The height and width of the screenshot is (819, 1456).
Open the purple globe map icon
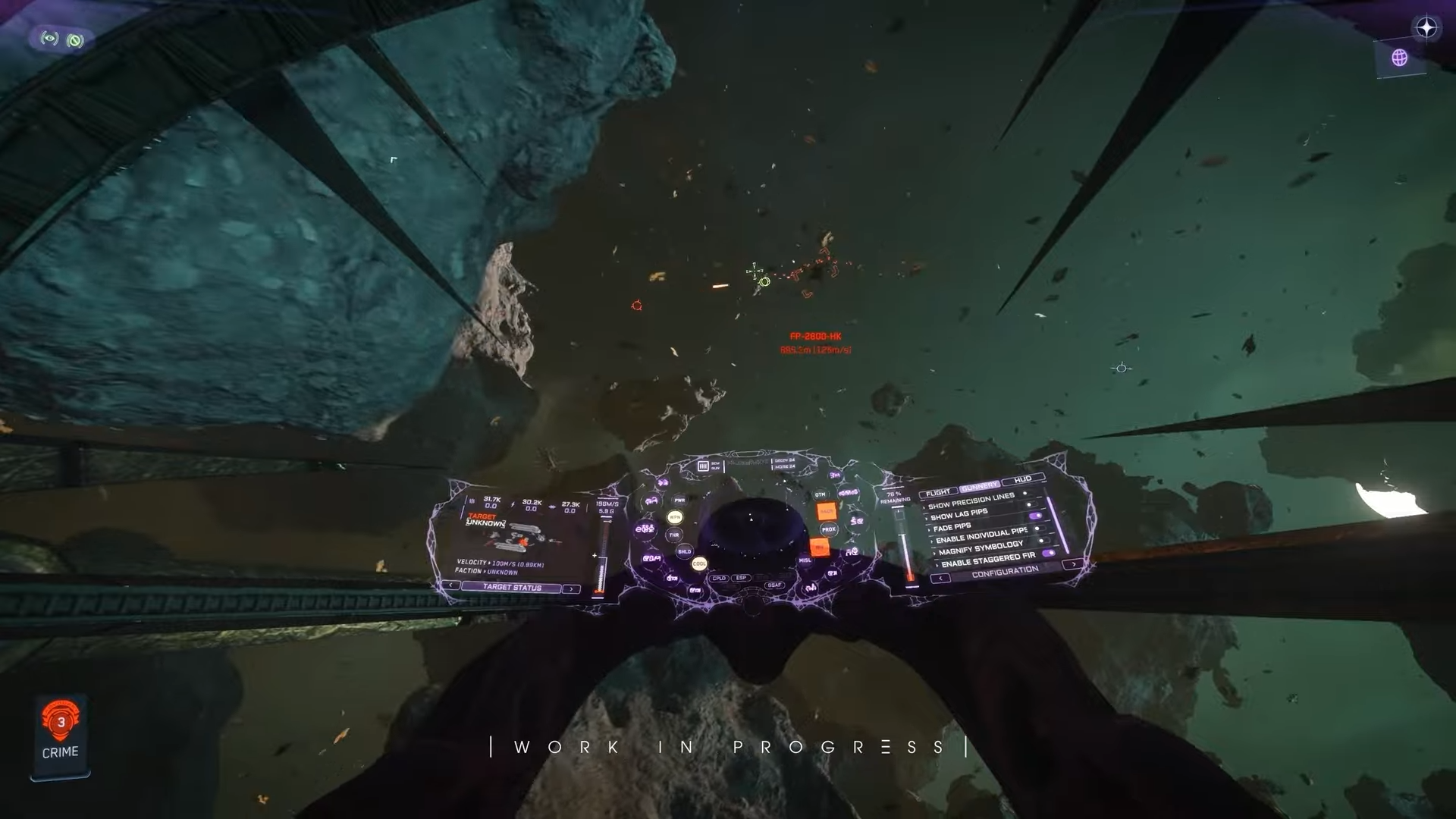(1399, 58)
